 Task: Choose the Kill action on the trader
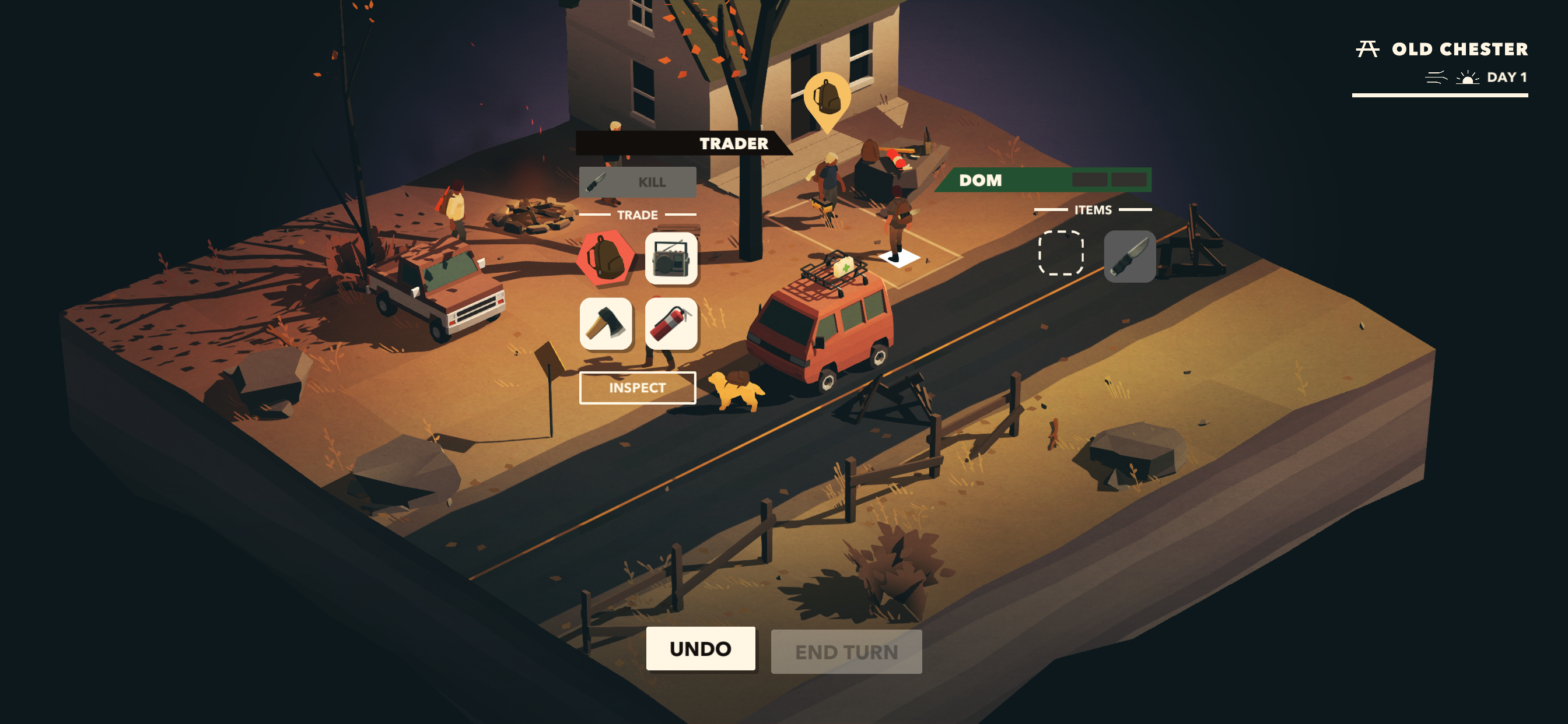636,182
